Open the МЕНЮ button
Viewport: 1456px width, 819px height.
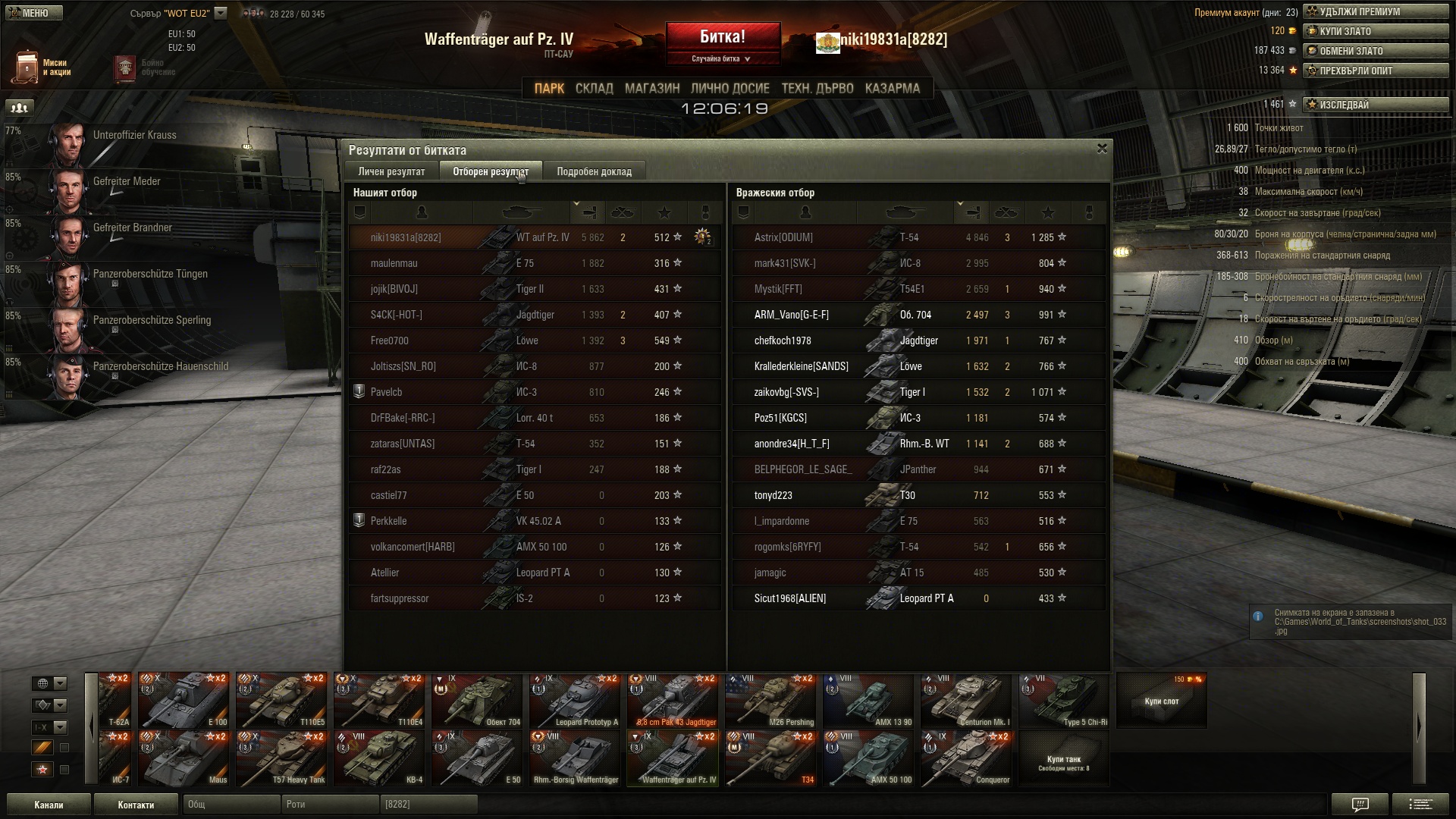coord(35,13)
